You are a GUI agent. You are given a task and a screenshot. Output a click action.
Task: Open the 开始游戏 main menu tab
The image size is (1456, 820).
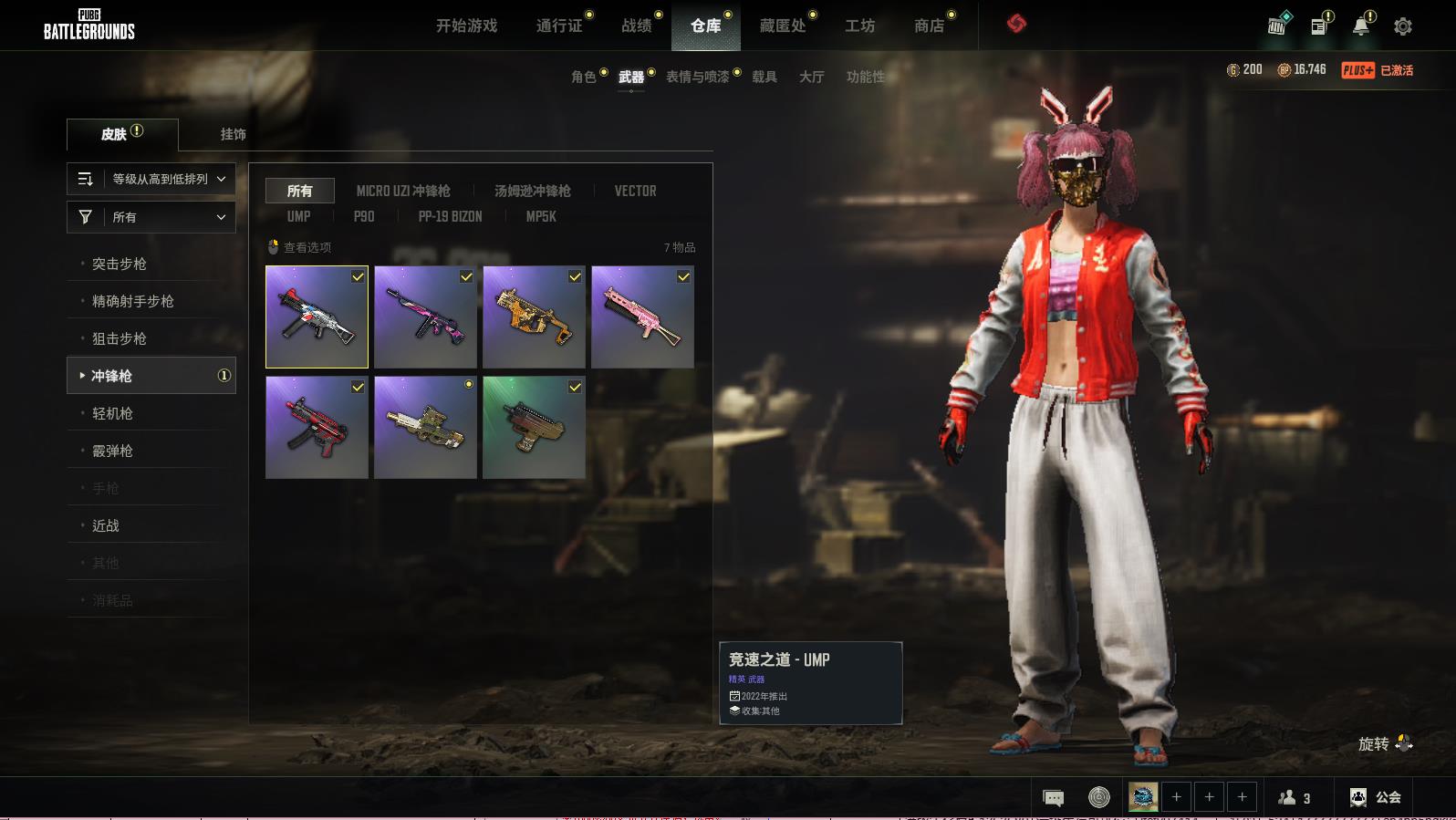[x=466, y=26]
